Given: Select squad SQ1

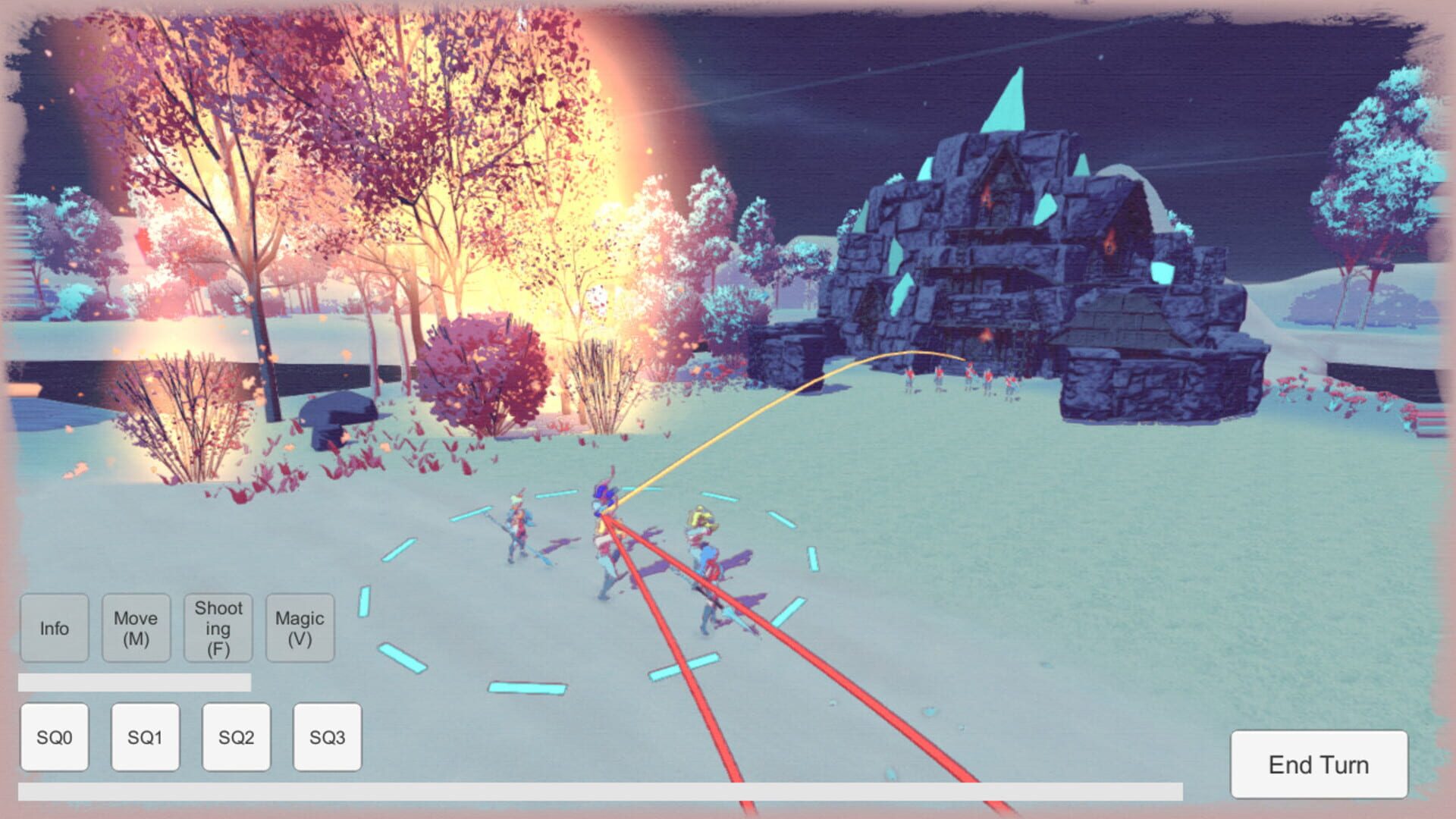Looking at the screenshot, I should tap(145, 736).
